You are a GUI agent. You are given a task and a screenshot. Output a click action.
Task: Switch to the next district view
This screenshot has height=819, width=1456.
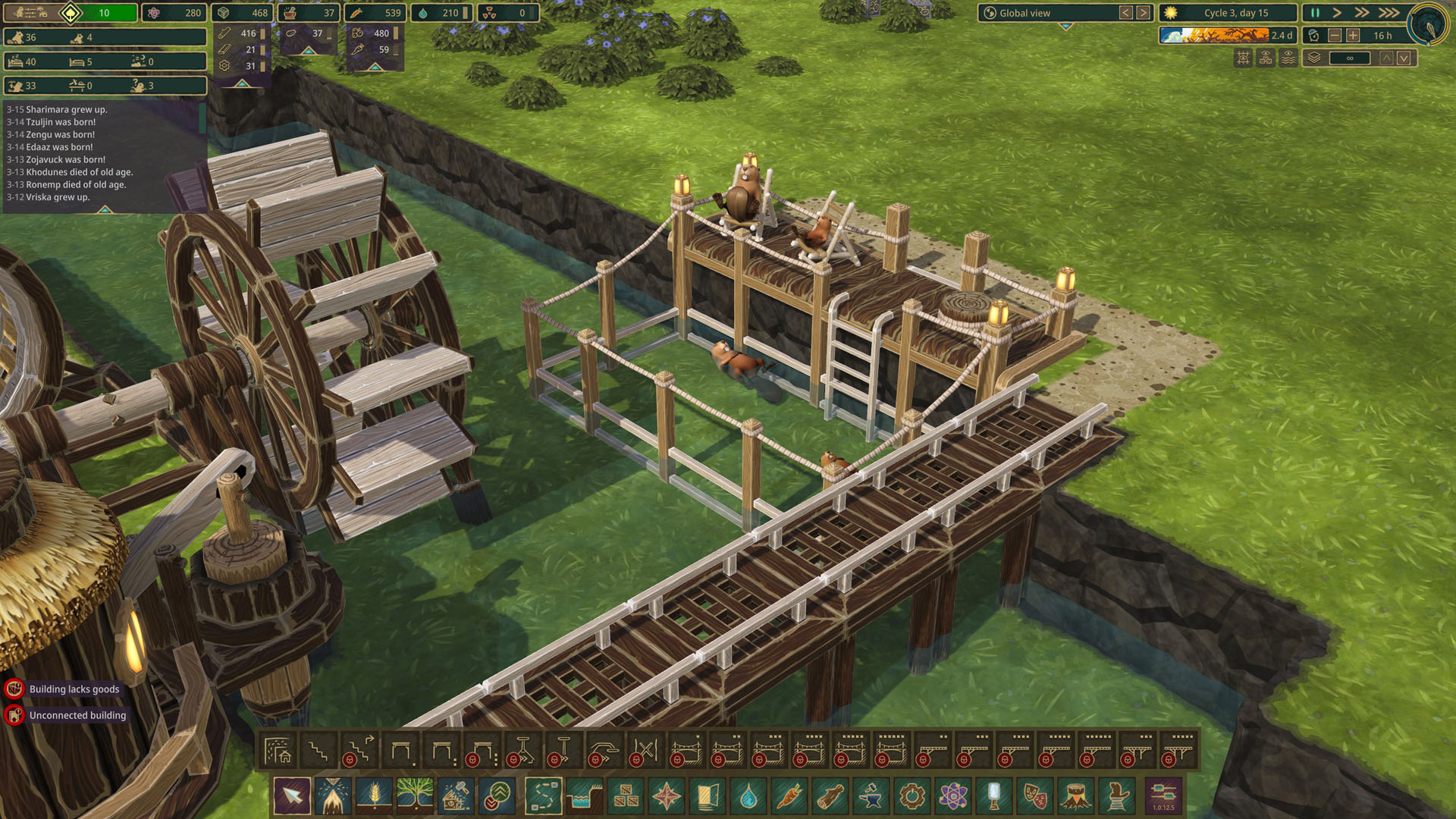coord(1143,13)
